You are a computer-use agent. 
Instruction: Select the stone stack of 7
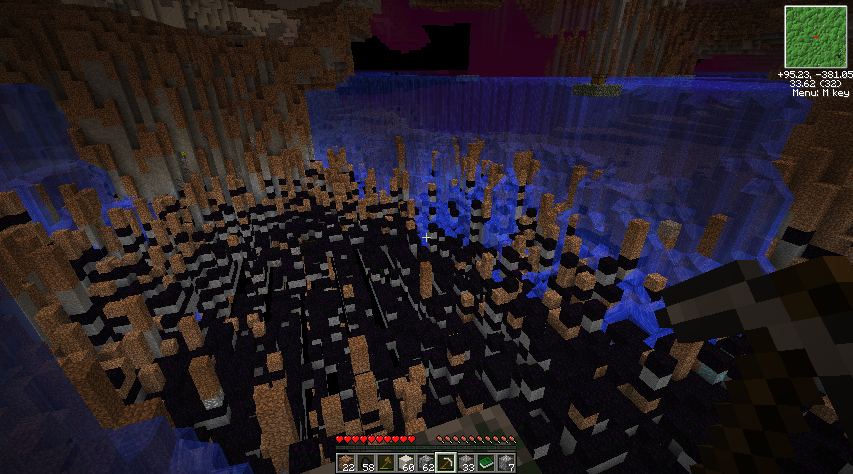(507, 462)
